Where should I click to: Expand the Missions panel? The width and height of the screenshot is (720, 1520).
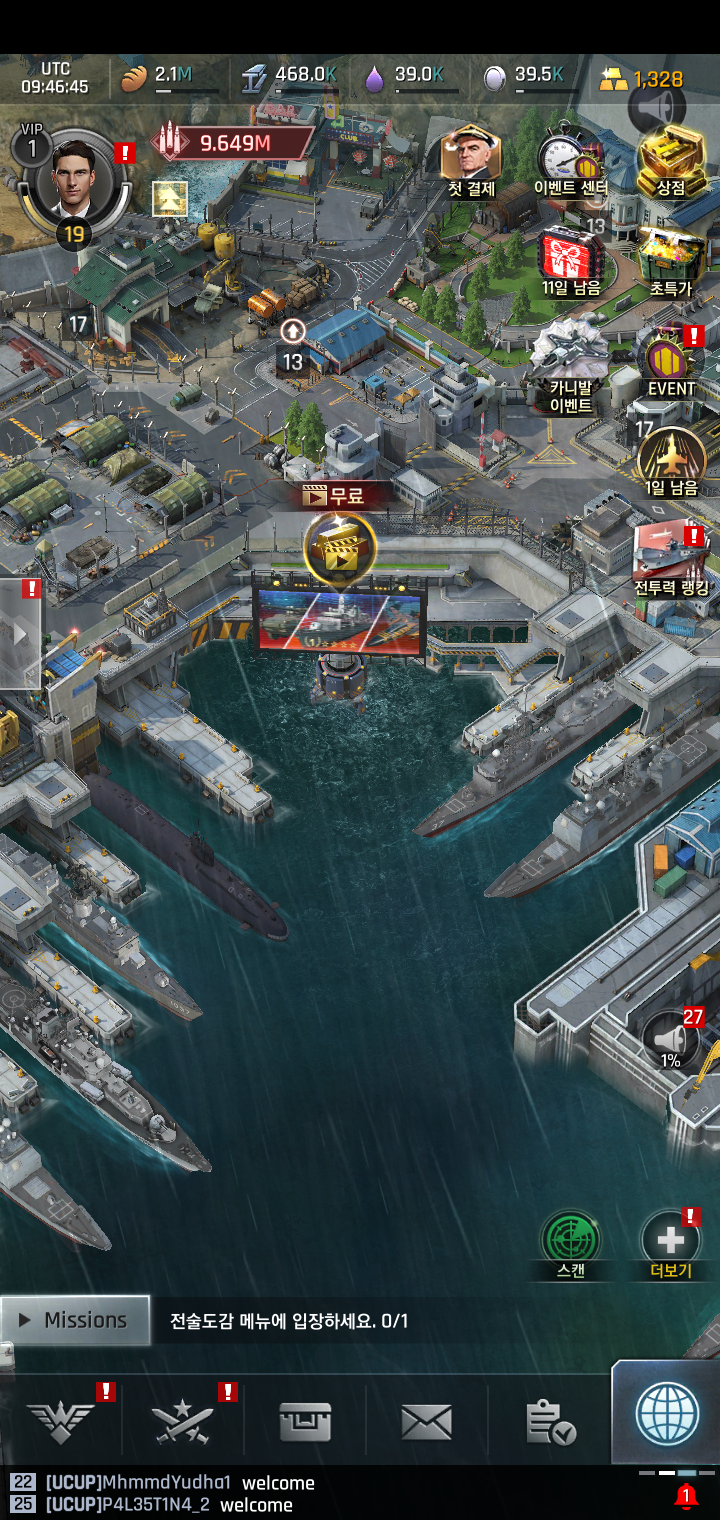[x=76, y=1320]
